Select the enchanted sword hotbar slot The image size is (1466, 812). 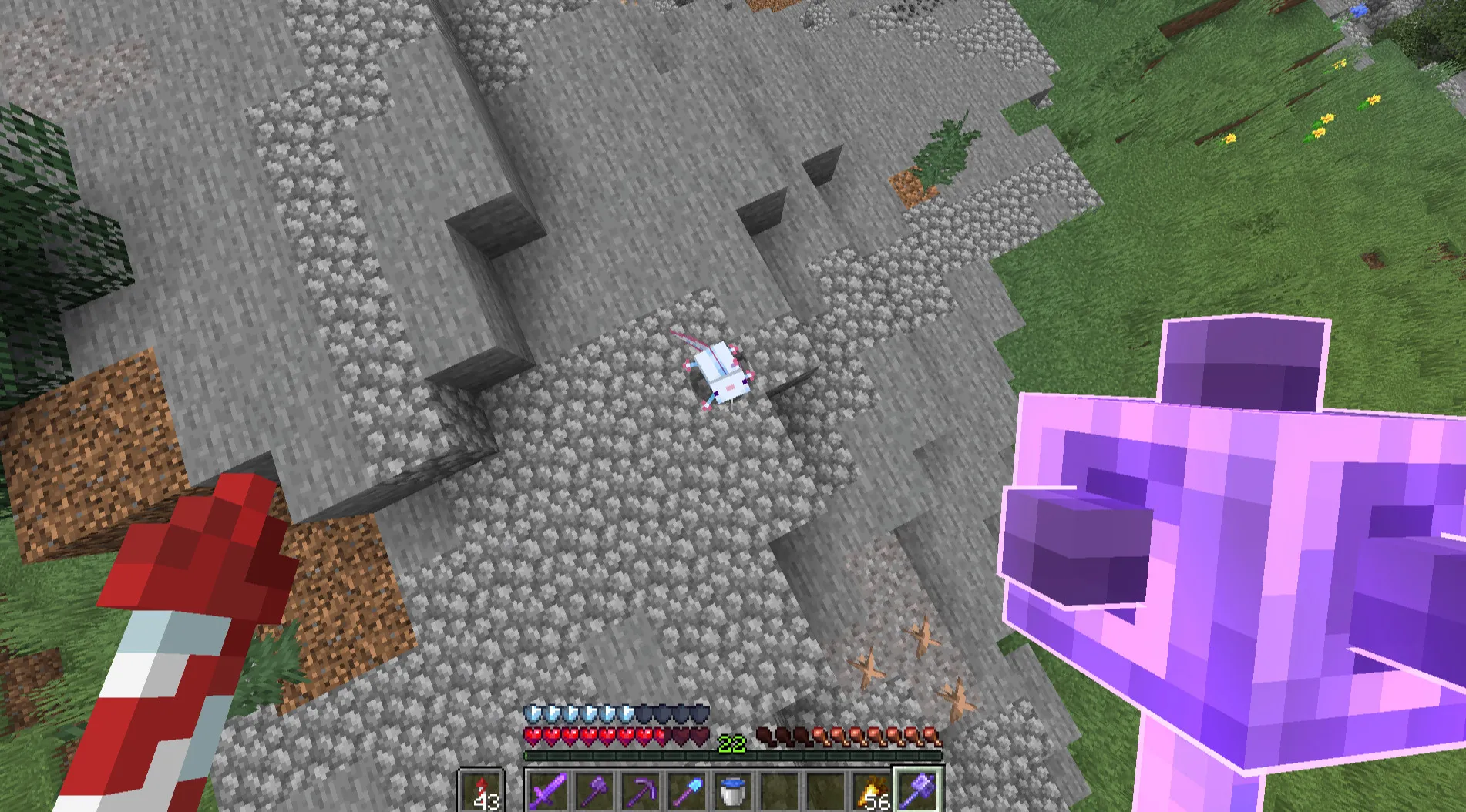point(547,791)
